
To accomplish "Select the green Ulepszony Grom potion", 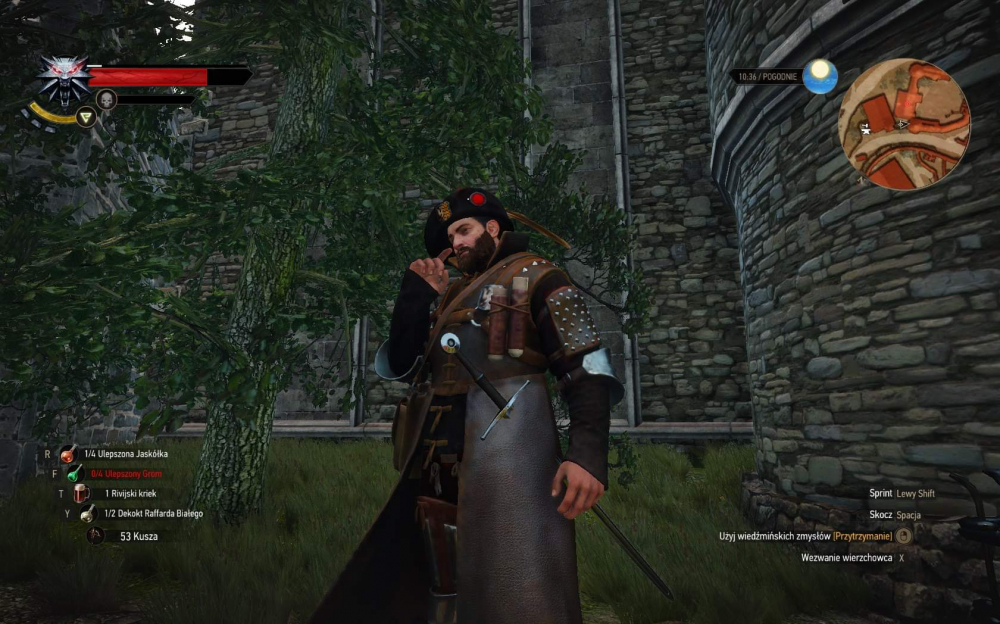I will pyautogui.click(x=74, y=473).
